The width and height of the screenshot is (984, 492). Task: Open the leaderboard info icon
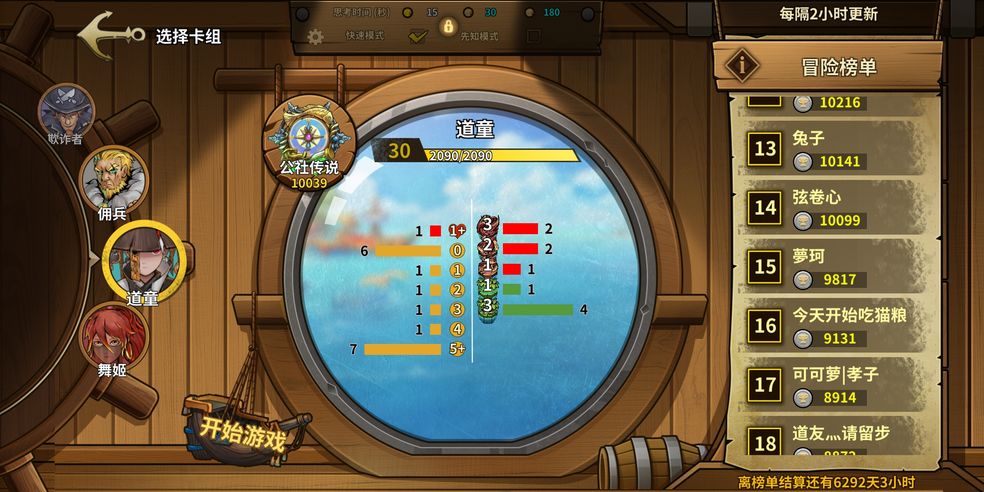pos(741,65)
